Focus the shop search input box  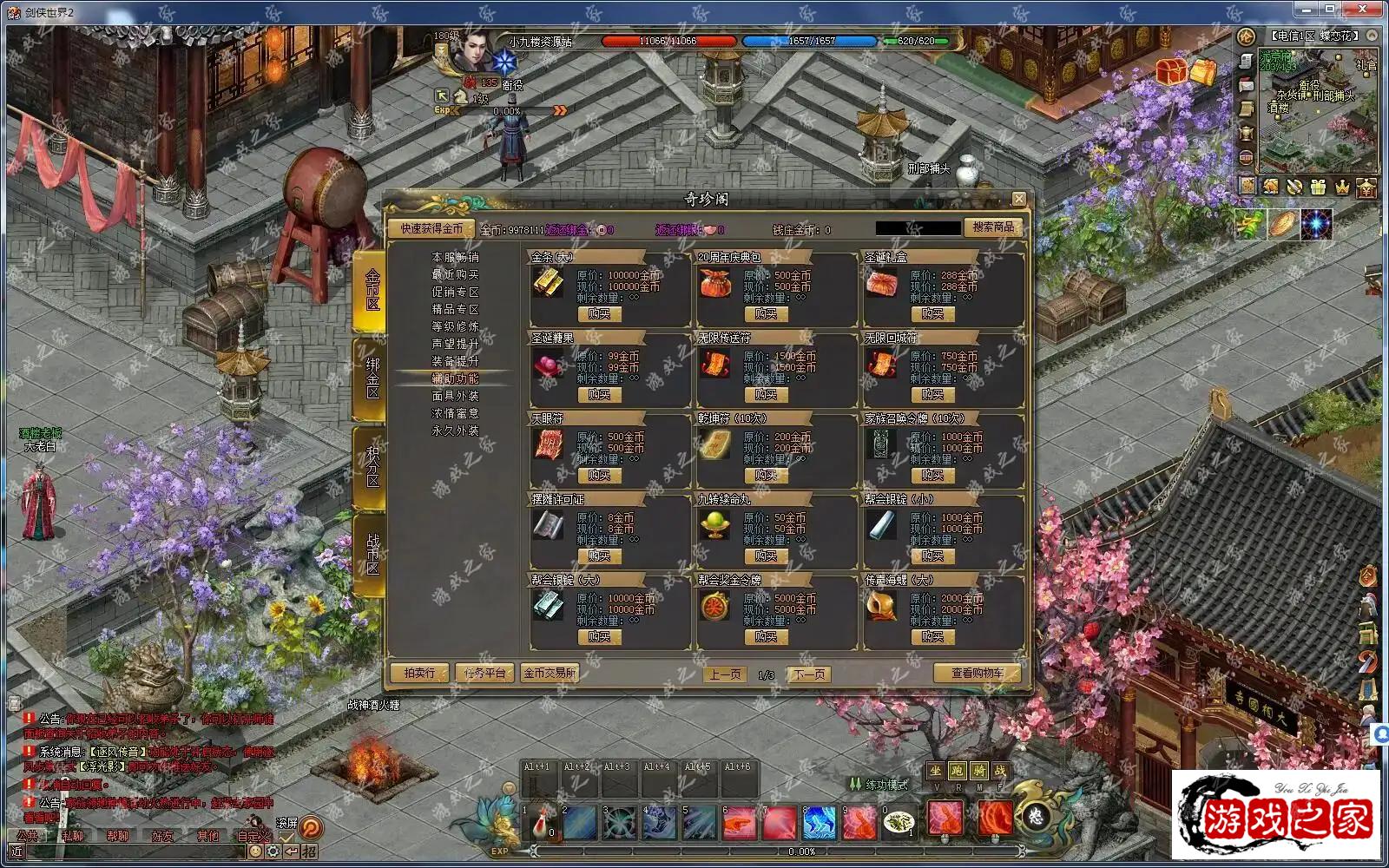tap(917, 229)
